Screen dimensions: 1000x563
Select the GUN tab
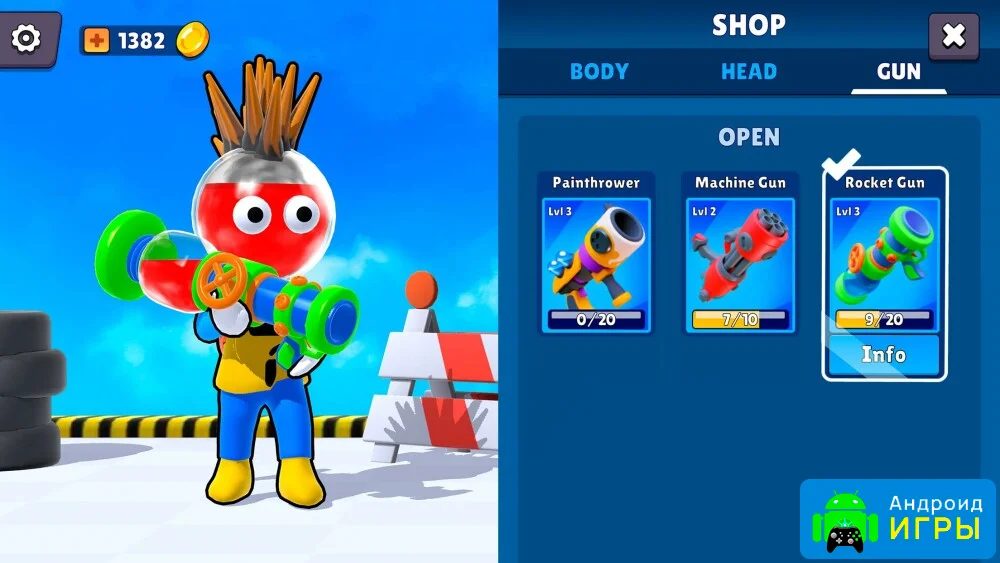coord(898,71)
